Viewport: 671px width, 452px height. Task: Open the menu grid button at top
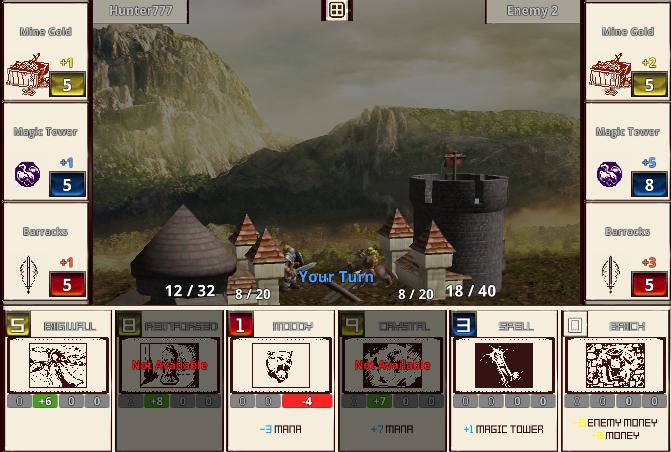tap(337, 10)
